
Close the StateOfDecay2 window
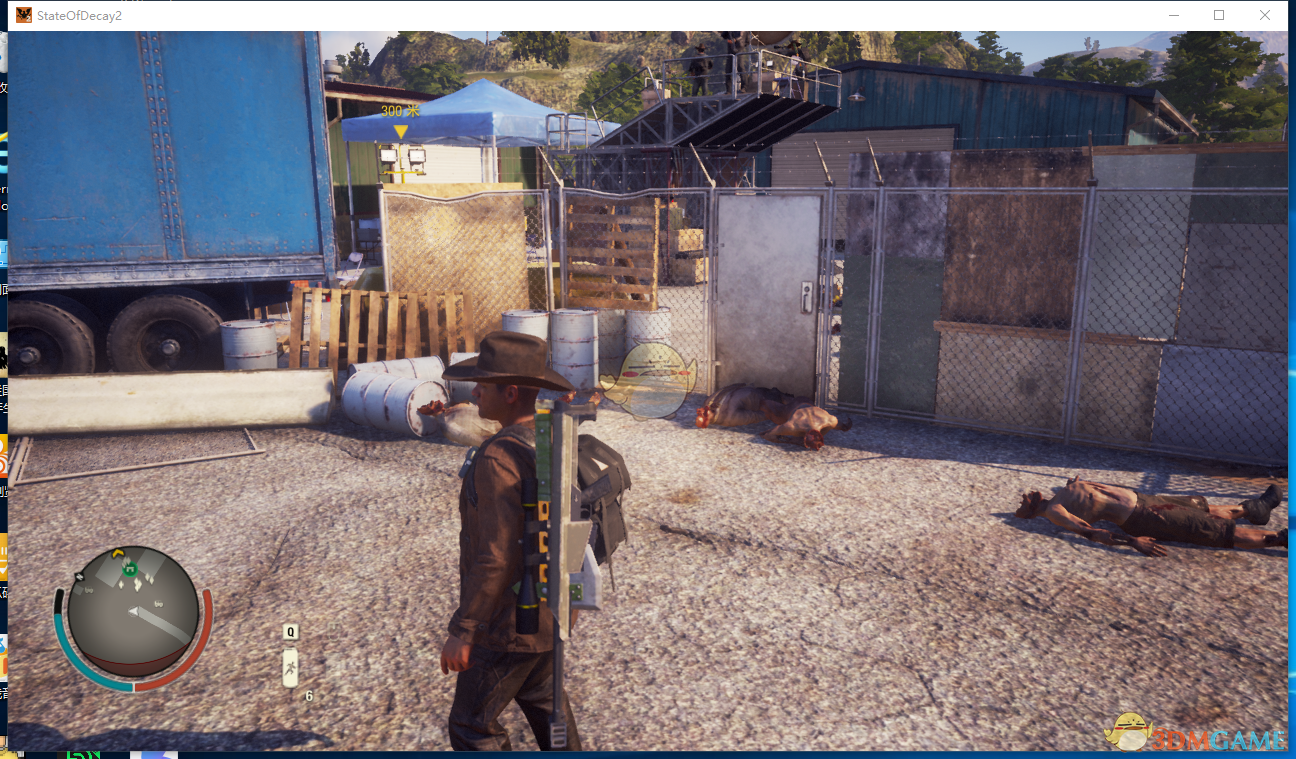pos(1265,15)
